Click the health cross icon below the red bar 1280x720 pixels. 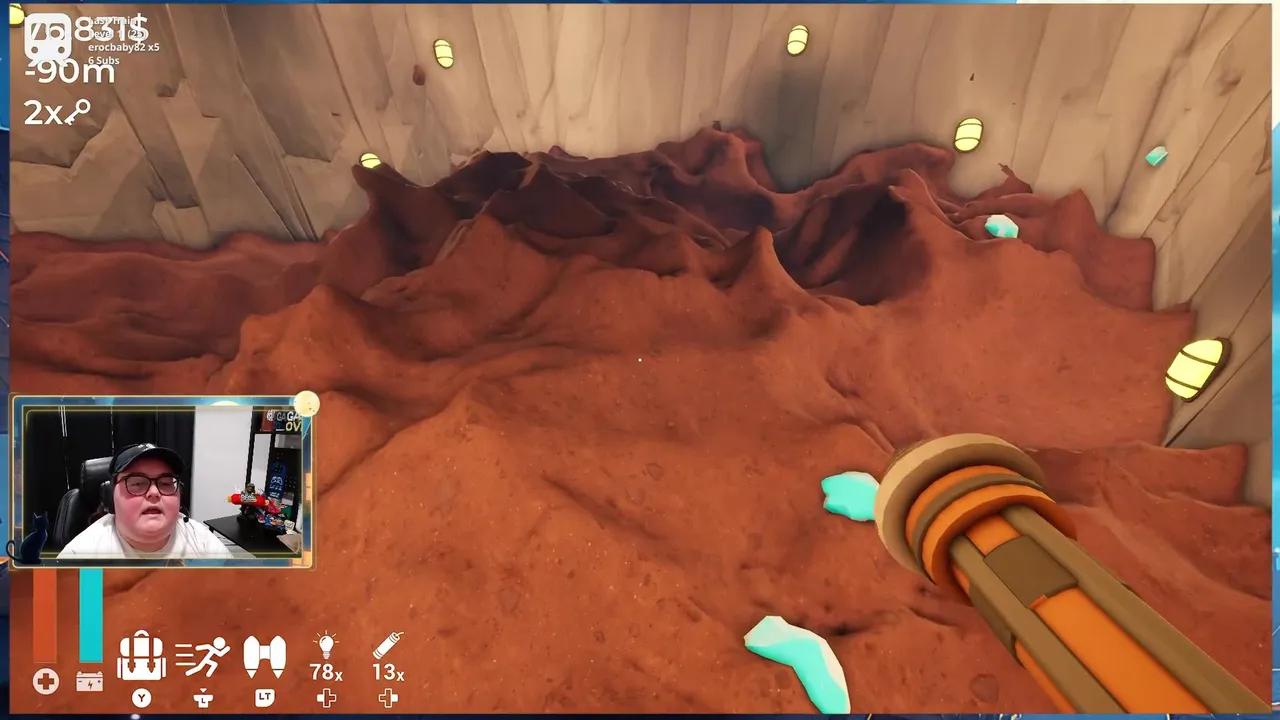coord(45,682)
